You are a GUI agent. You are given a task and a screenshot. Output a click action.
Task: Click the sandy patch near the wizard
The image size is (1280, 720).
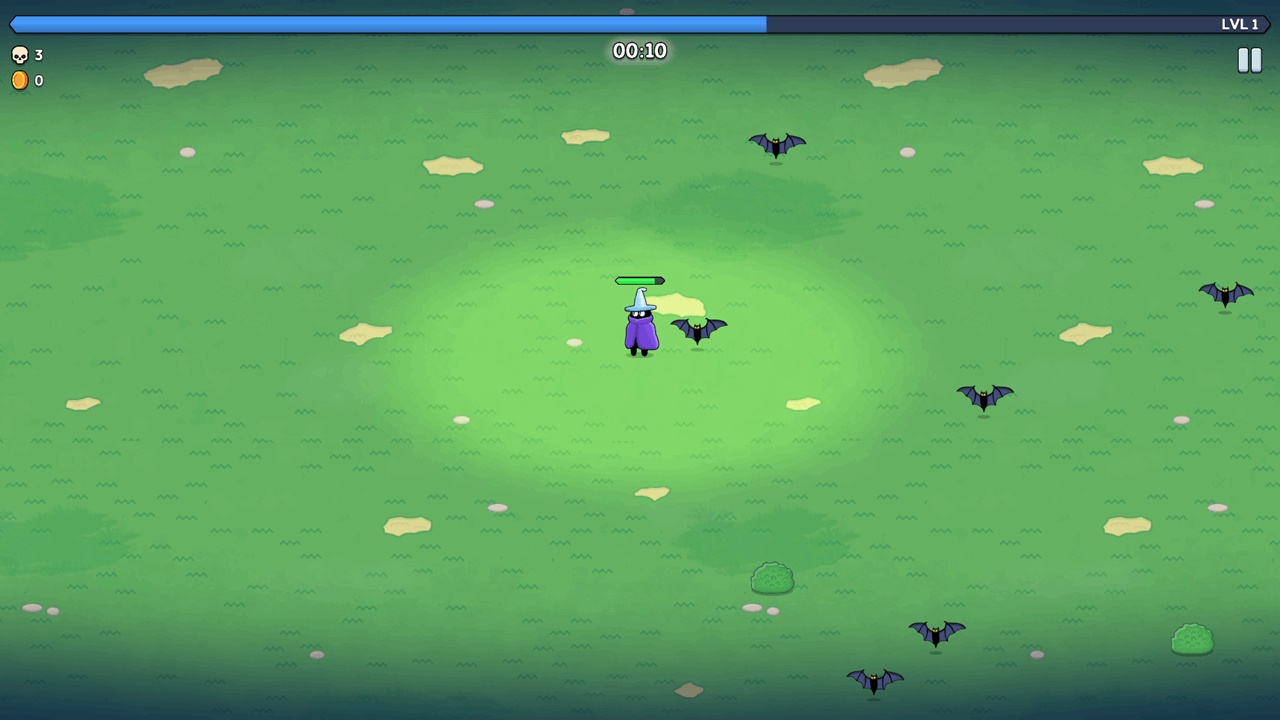click(x=680, y=302)
